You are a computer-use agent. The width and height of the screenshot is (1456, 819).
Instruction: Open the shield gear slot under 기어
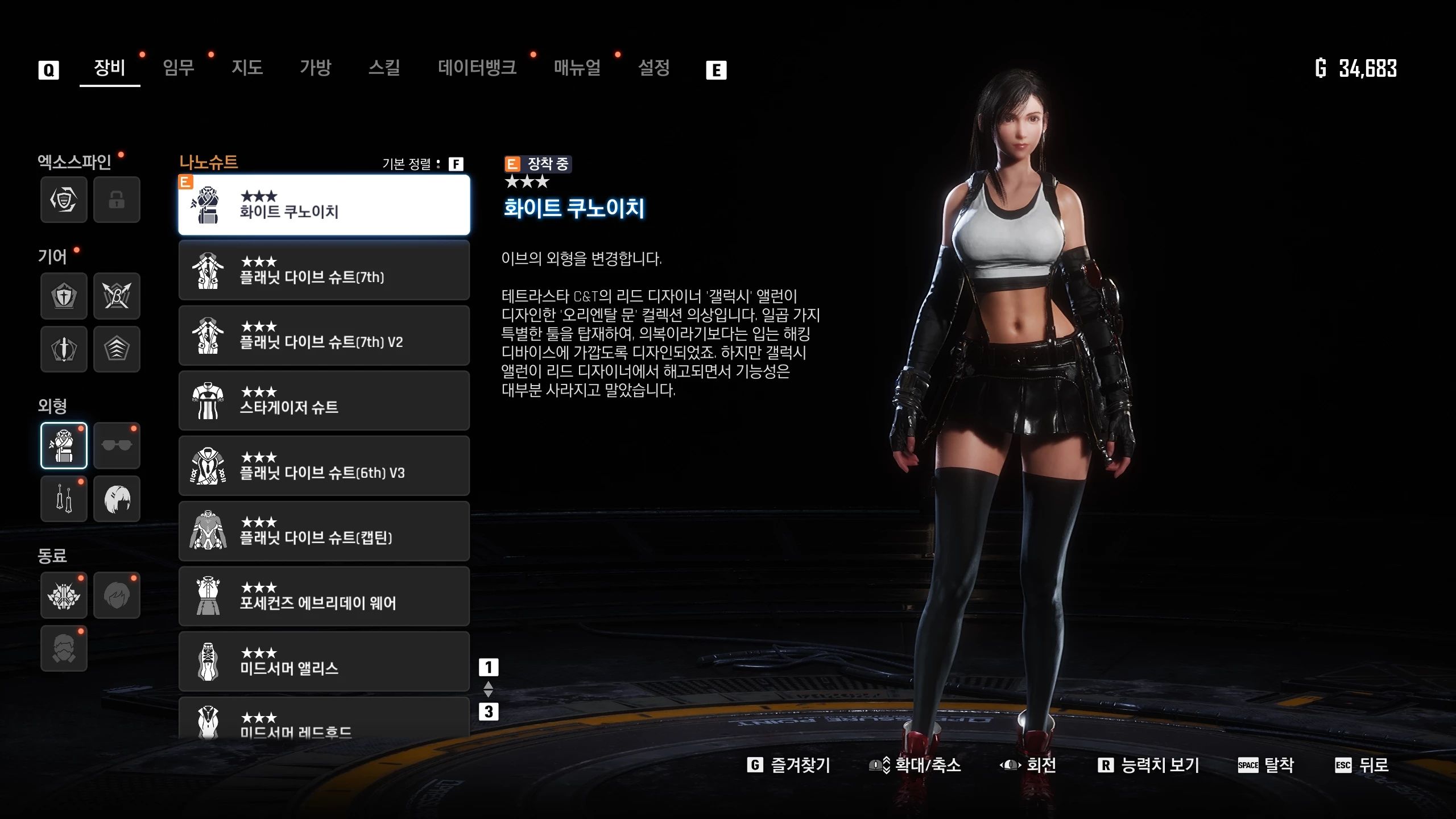click(64, 296)
